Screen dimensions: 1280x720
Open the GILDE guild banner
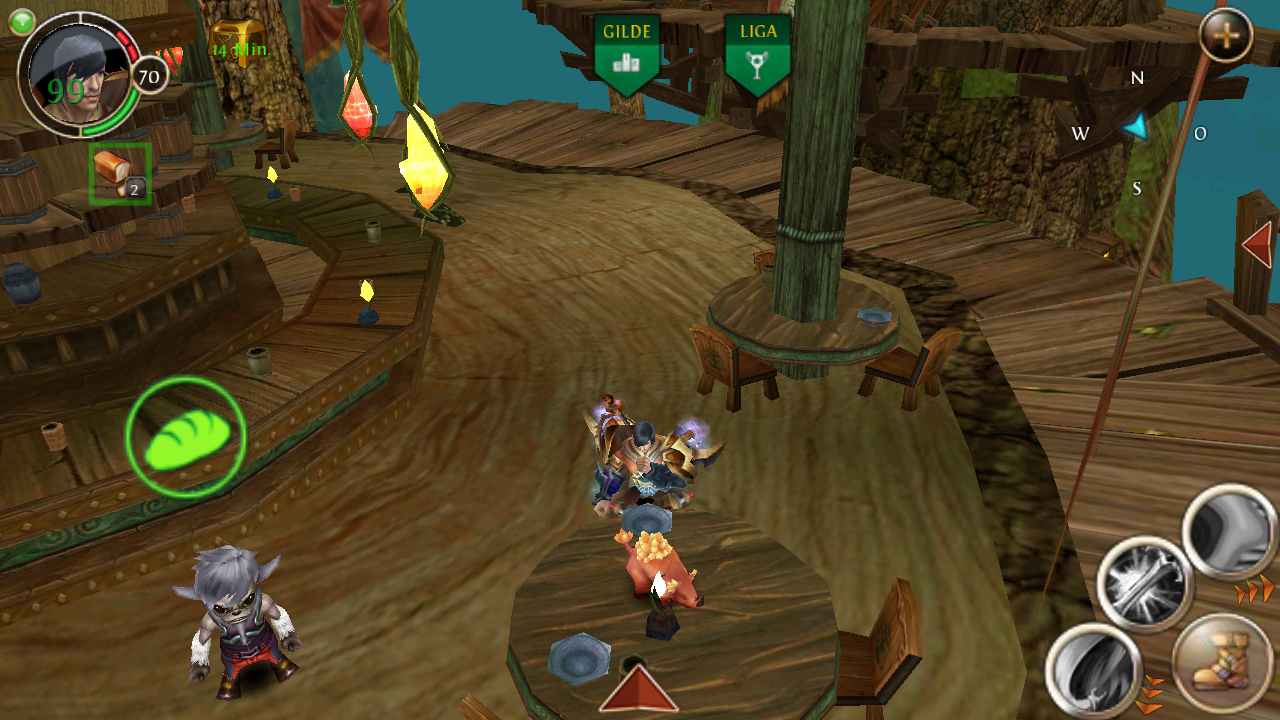point(627,53)
